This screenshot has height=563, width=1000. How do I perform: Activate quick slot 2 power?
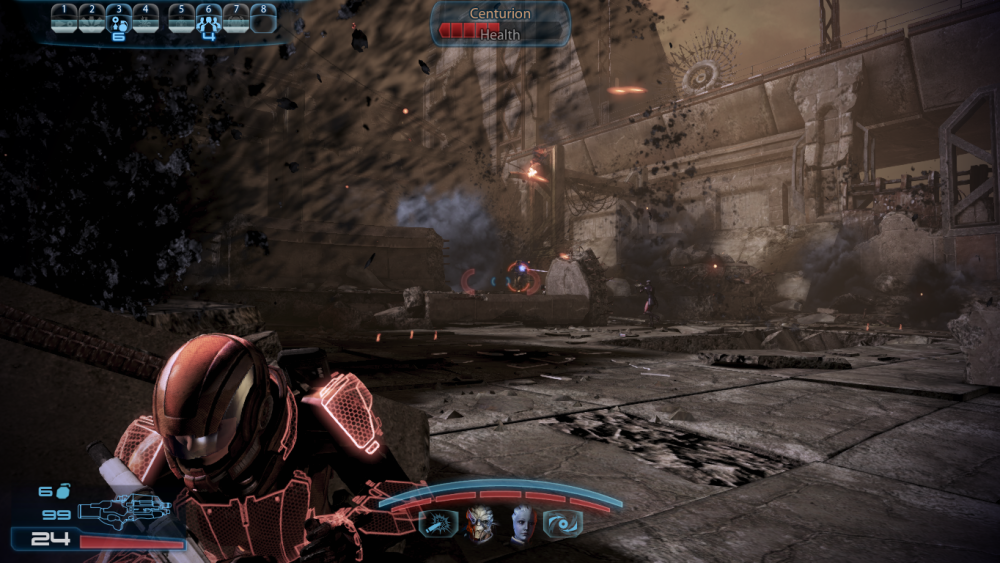(x=92, y=18)
